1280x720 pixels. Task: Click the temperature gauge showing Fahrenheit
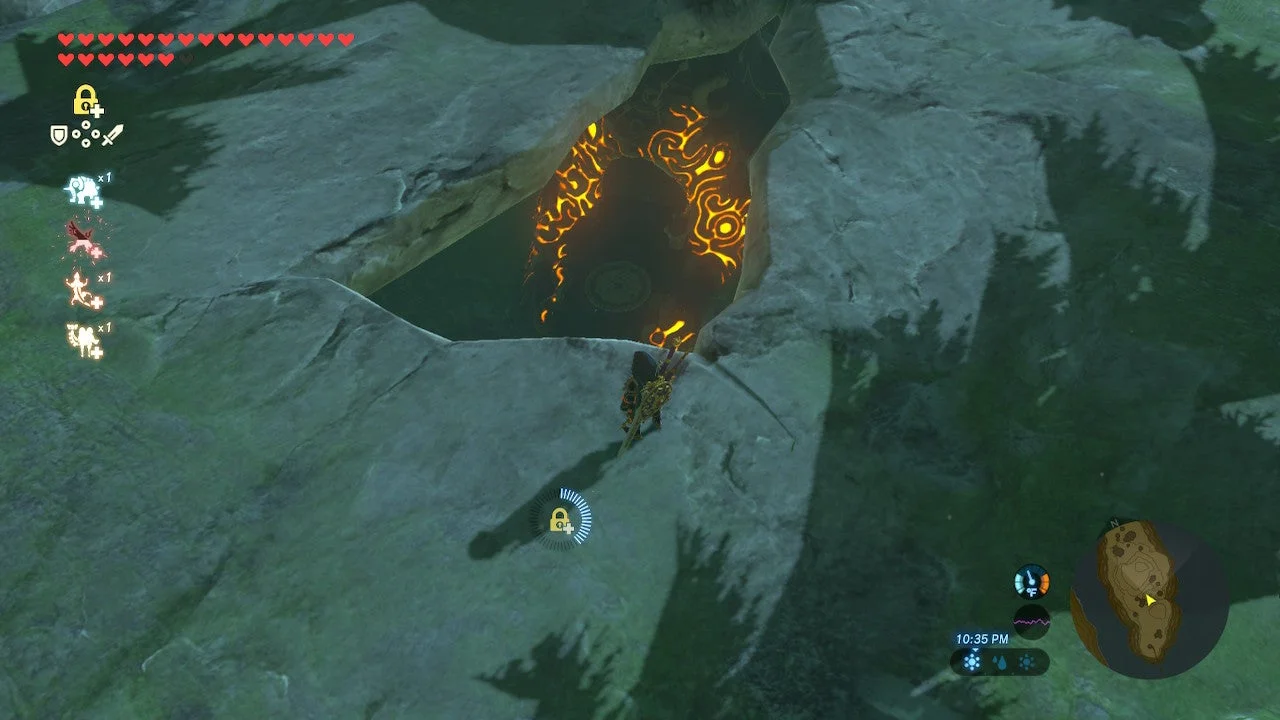click(1030, 581)
